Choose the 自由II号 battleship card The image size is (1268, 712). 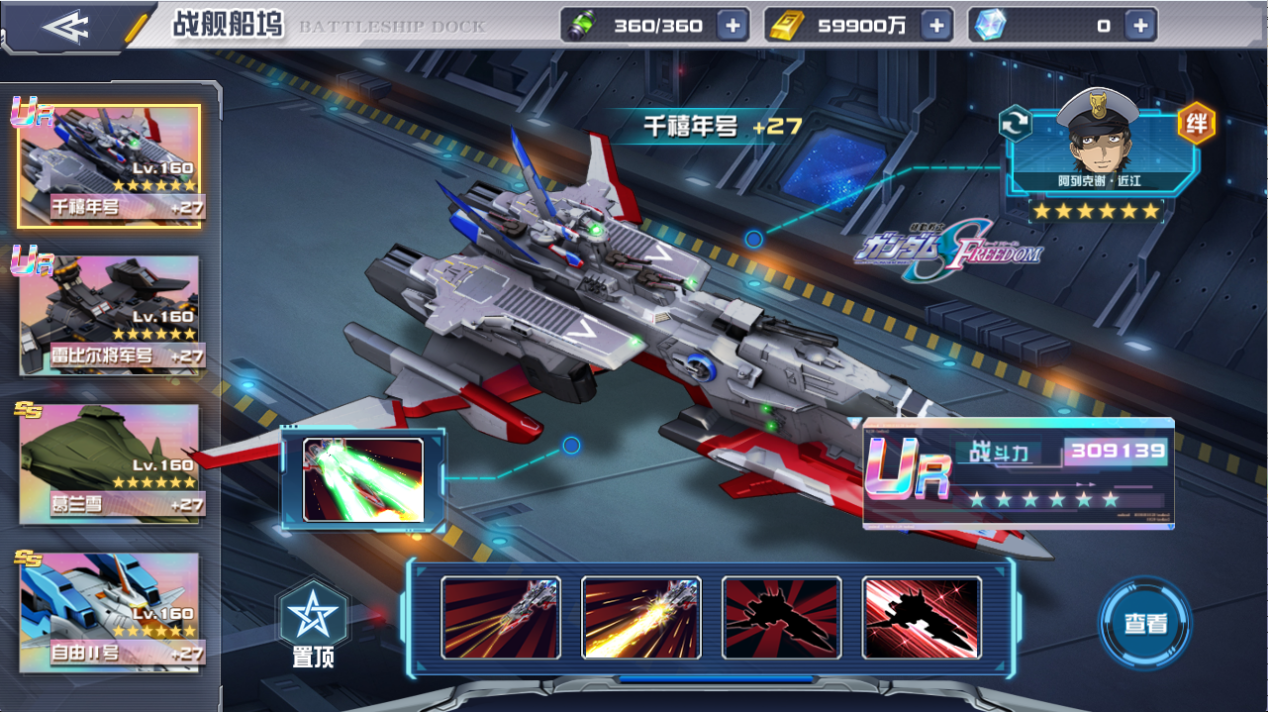tap(109, 612)
